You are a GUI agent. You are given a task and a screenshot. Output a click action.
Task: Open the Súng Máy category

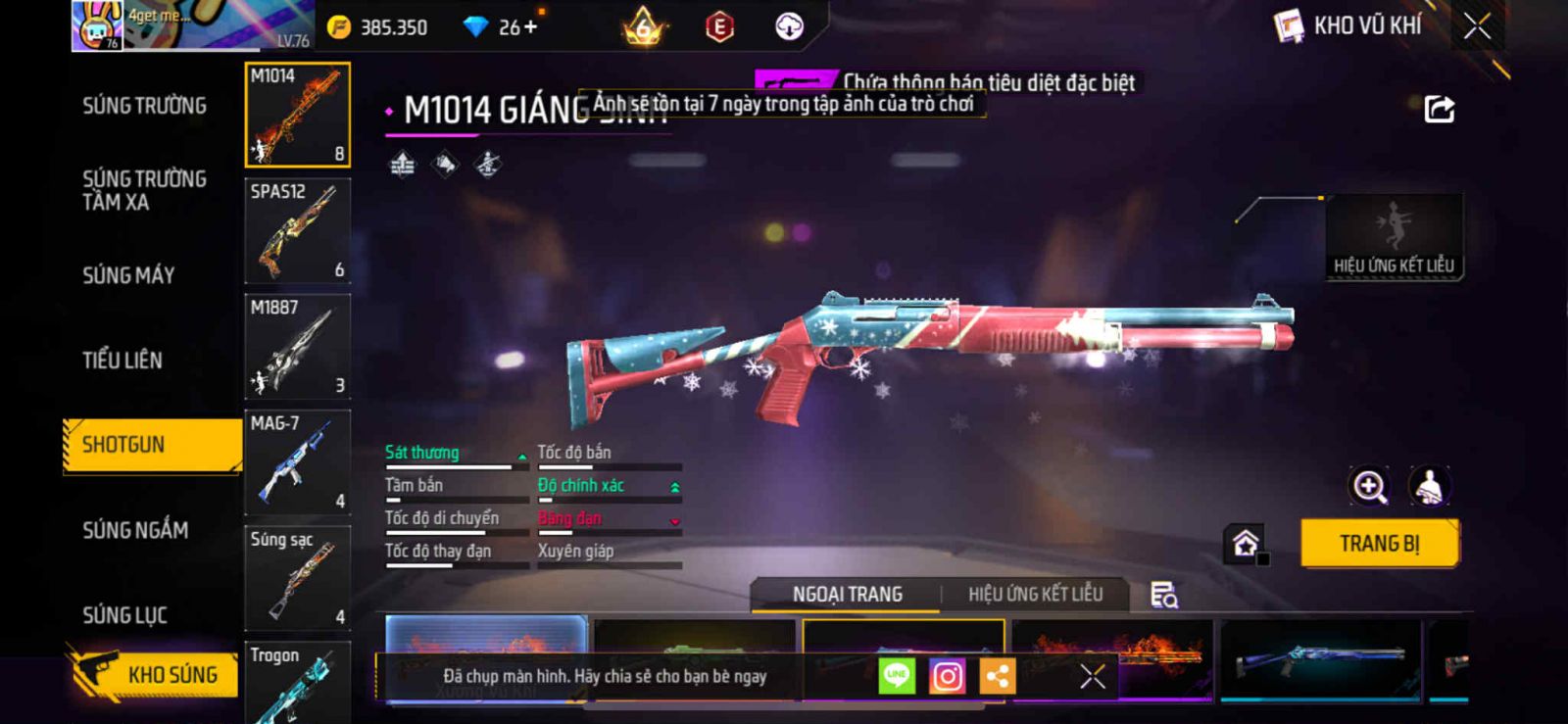point(128,275)
